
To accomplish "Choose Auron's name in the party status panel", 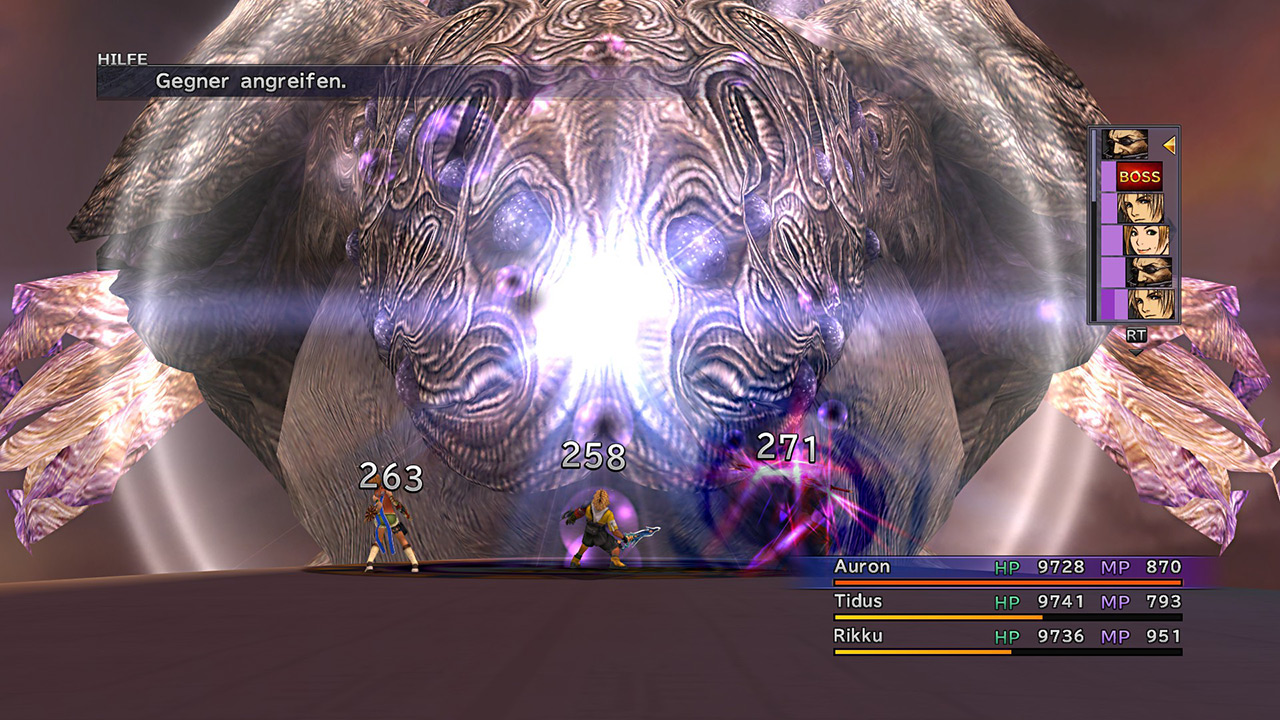I will (861, 567).
